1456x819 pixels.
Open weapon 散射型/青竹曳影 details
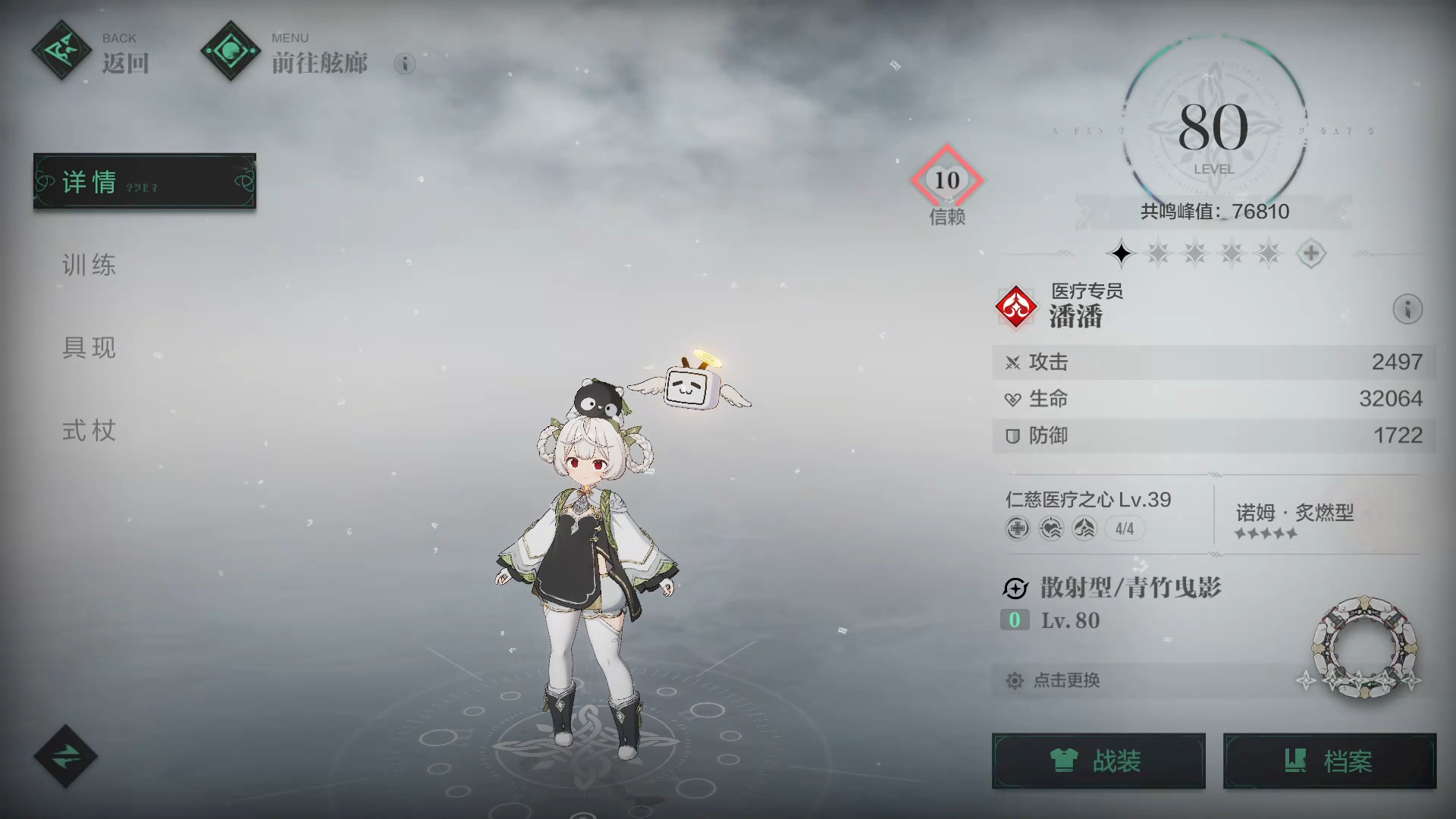pos(1130,588)
